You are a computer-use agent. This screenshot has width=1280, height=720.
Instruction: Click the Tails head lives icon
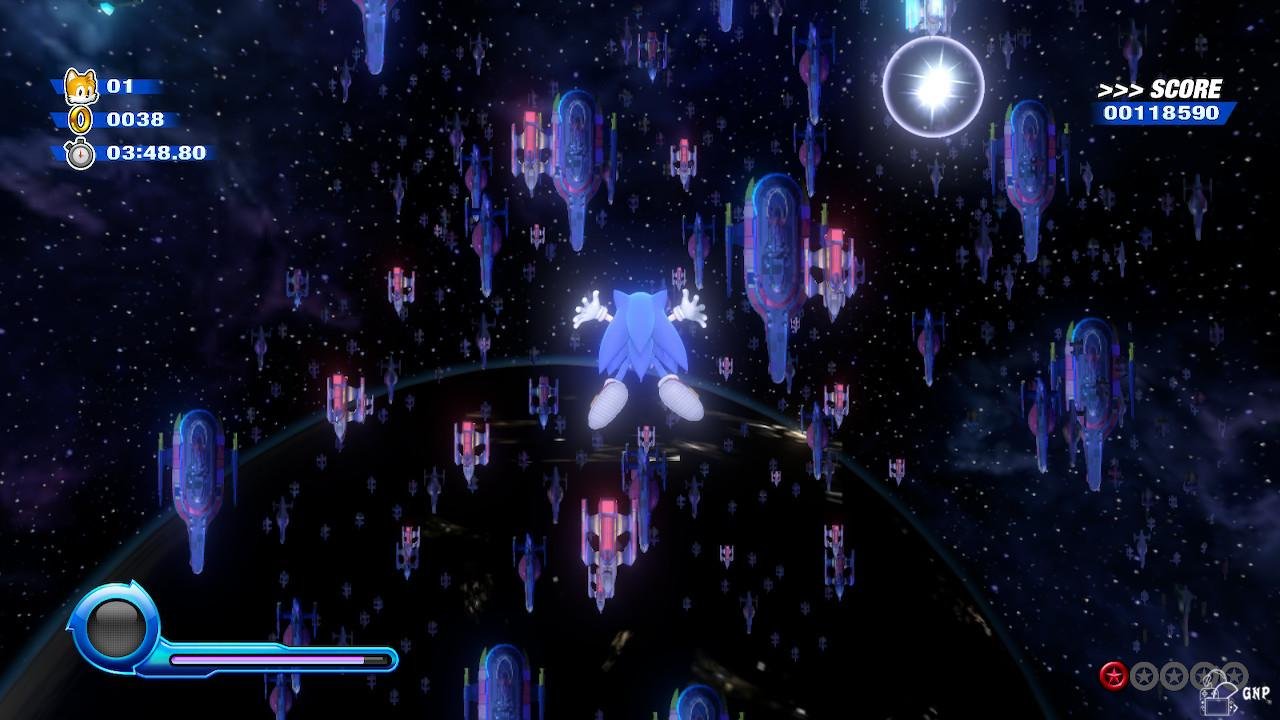pyautogui.click(x=80, y=86)
